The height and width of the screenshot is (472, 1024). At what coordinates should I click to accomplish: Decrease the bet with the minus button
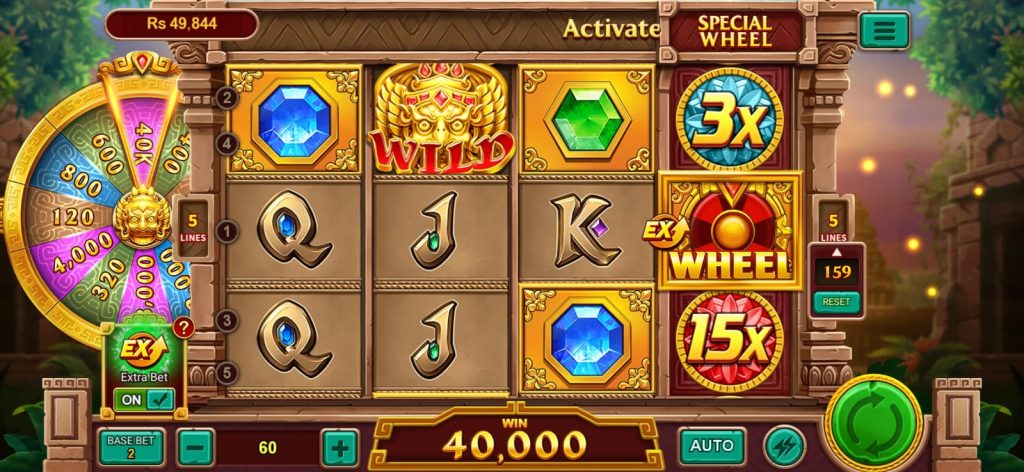(x=195, y=447)
